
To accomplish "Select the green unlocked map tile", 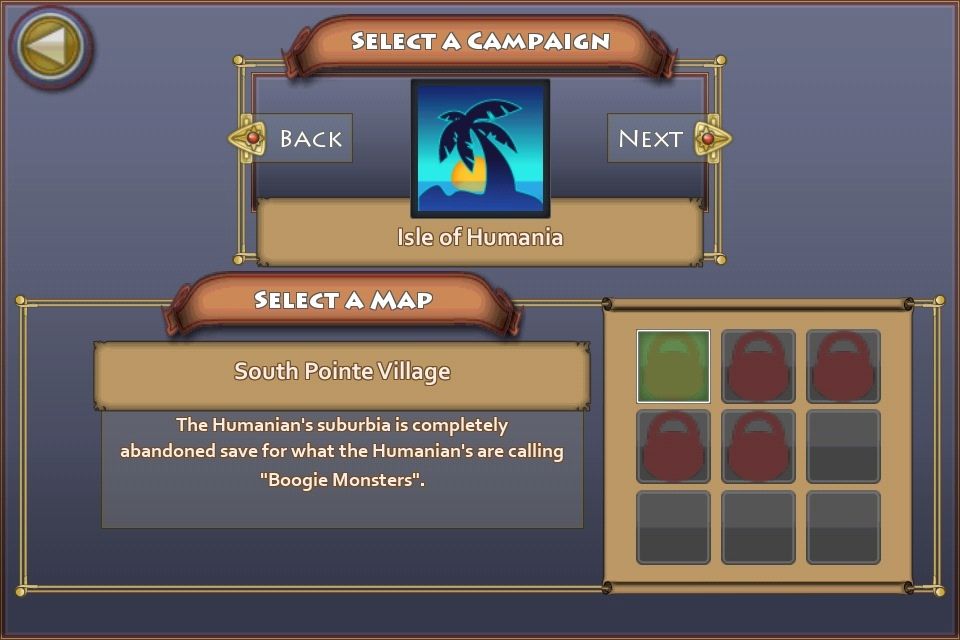I will point(673,366).
